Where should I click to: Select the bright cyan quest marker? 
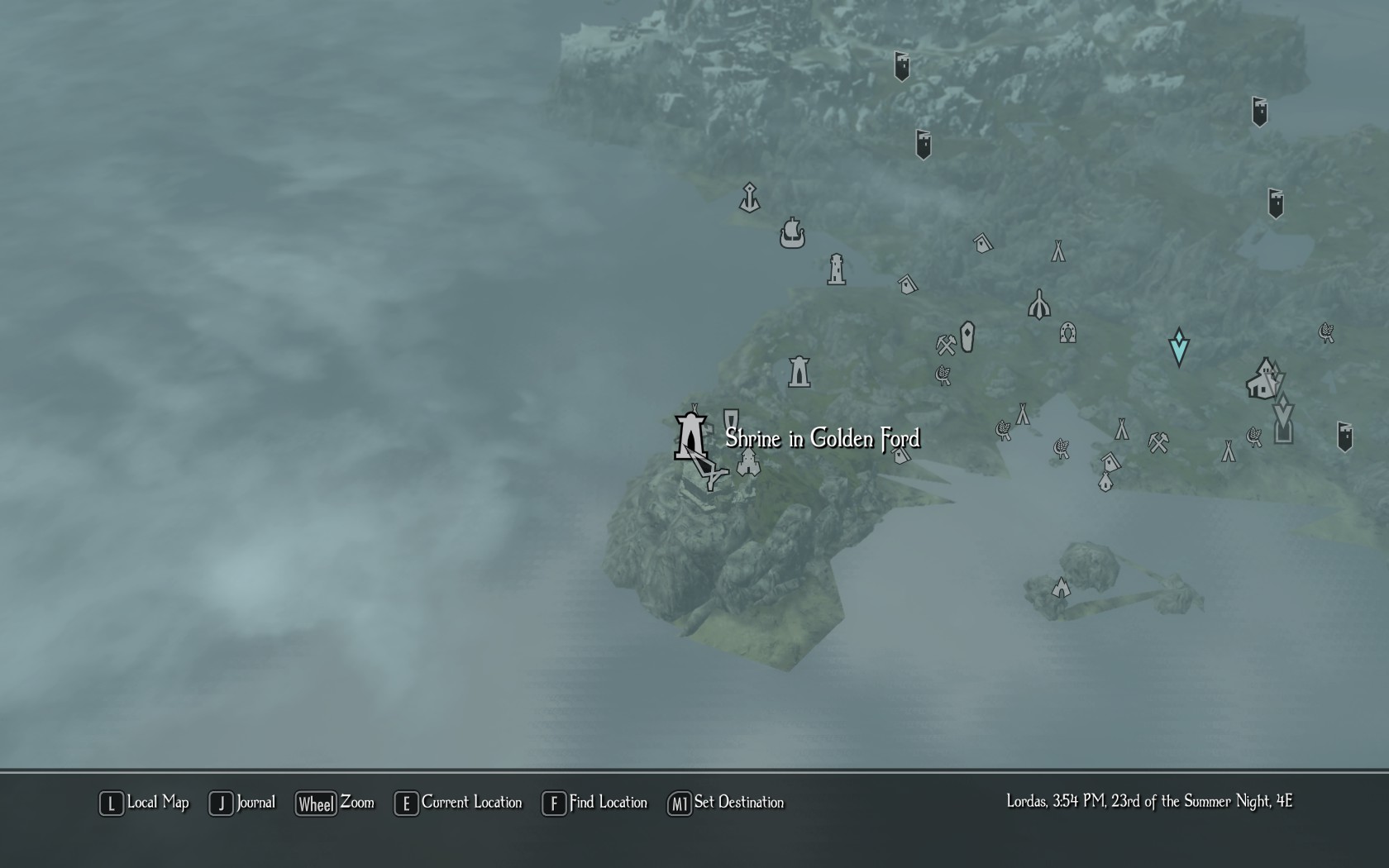click(1179, 346)
